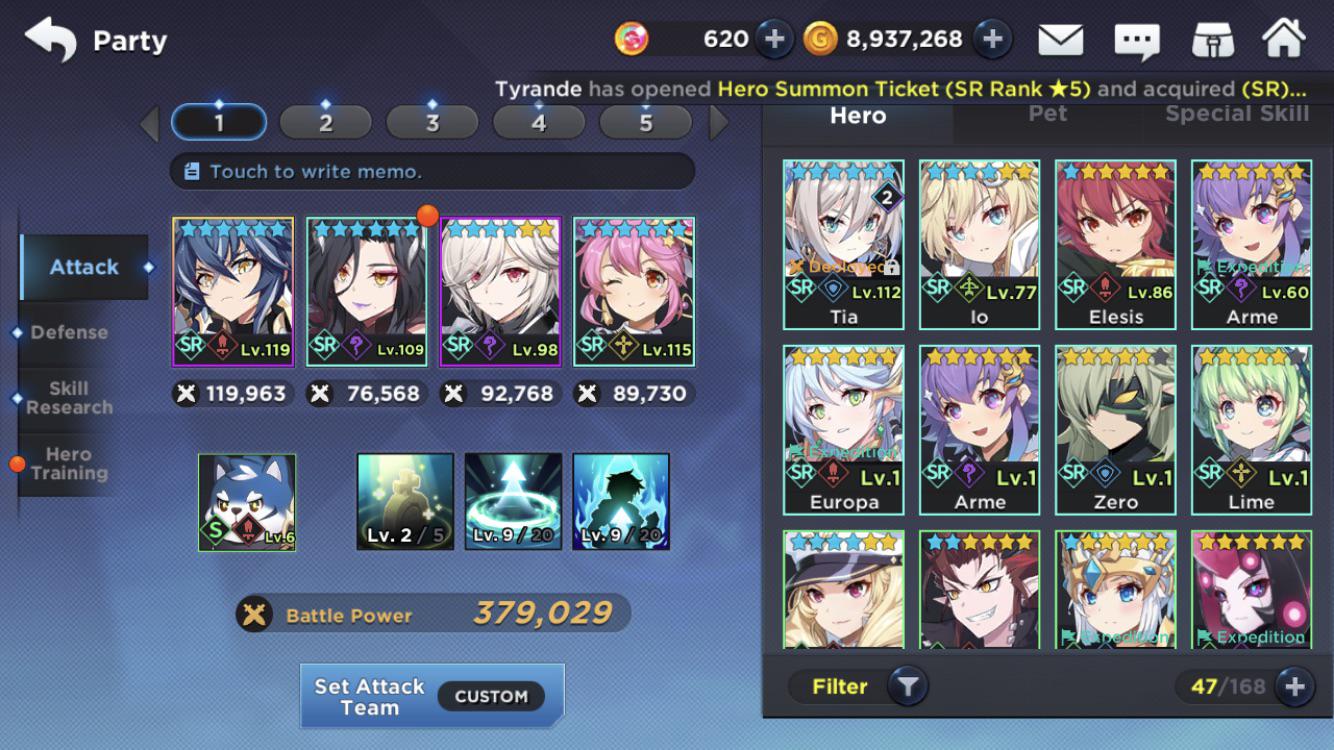
Task: Open the chat speech bubble
Action: (1137, 40)
